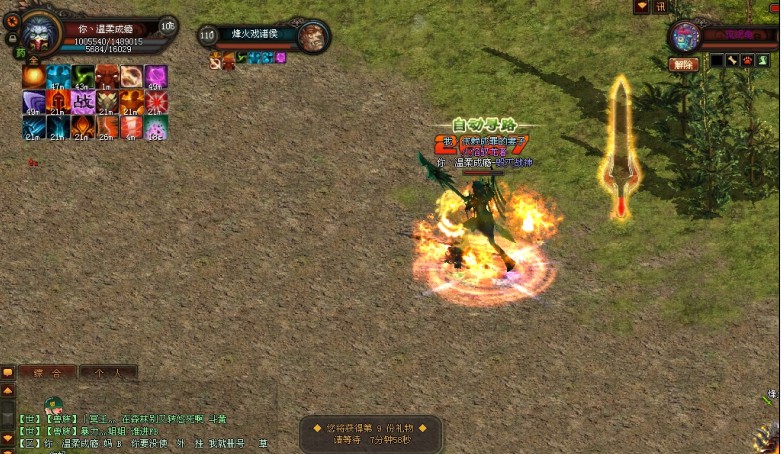Click the orange arrow dropdown button
The width and height of the screenshot is (781, 454).
pos(641,6)
